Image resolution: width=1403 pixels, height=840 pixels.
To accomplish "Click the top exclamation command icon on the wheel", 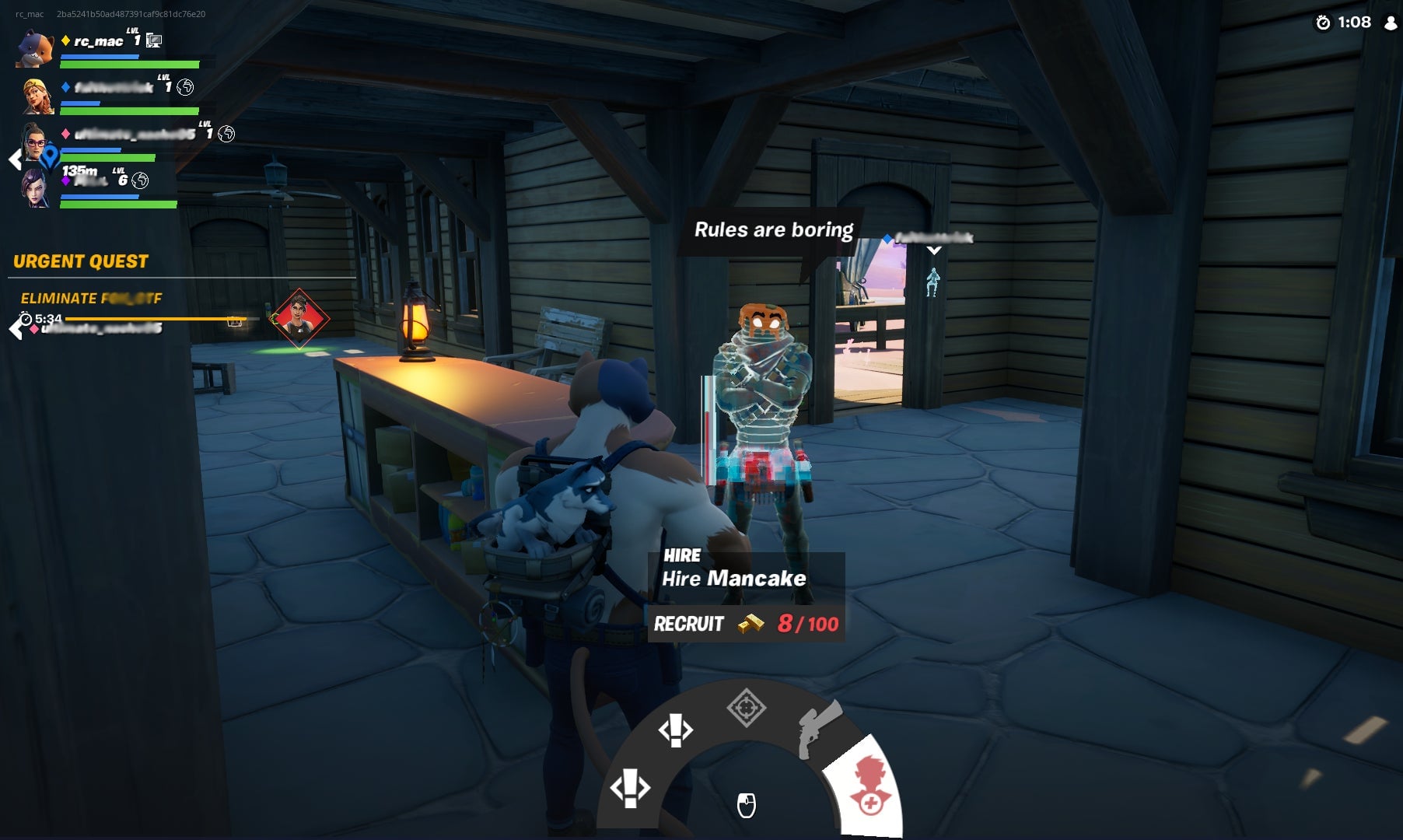I will tap(677, 730).
